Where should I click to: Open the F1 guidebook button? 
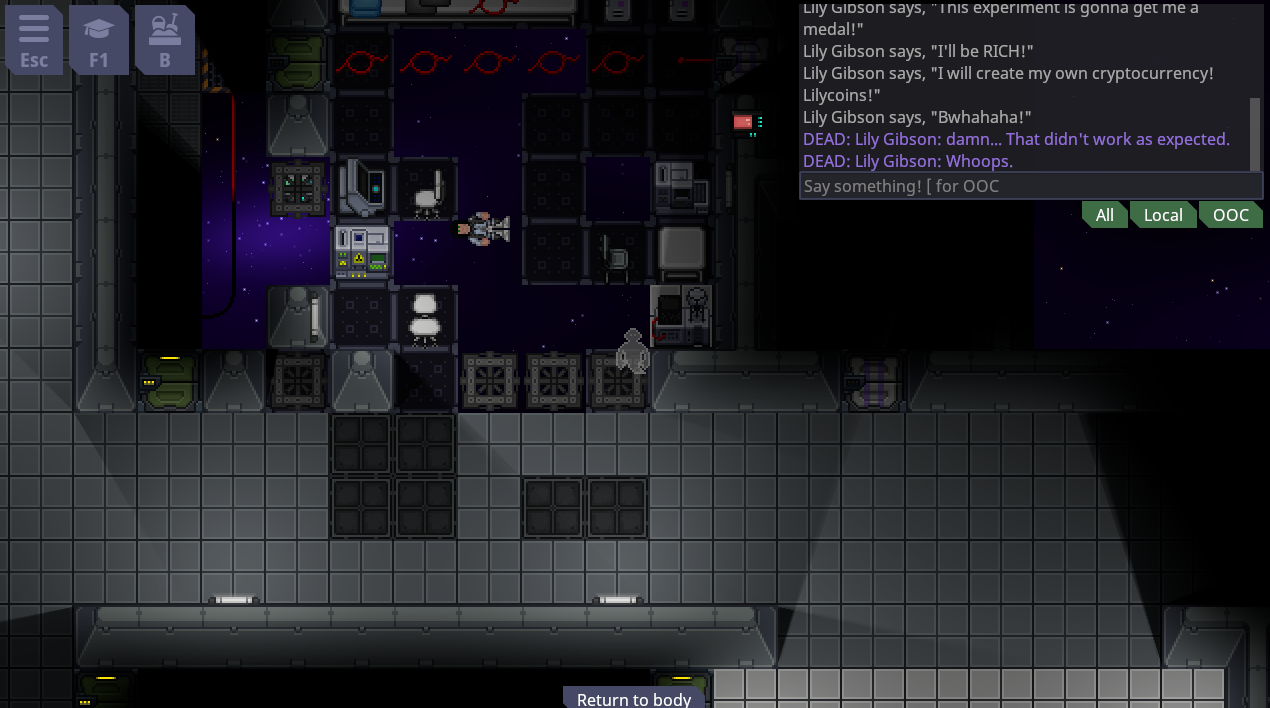pos(99,40)
